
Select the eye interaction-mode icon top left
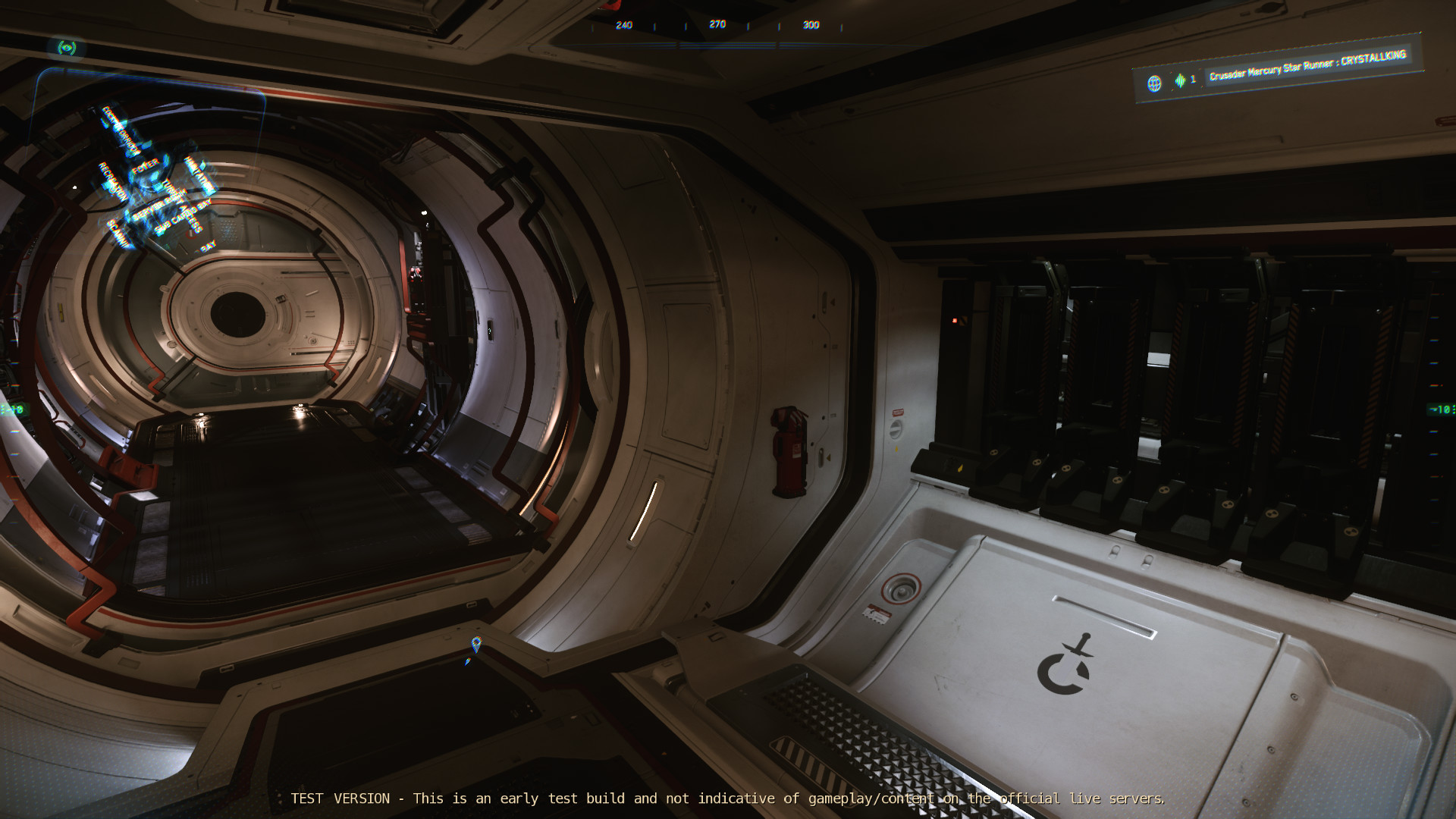coord(68,47)
